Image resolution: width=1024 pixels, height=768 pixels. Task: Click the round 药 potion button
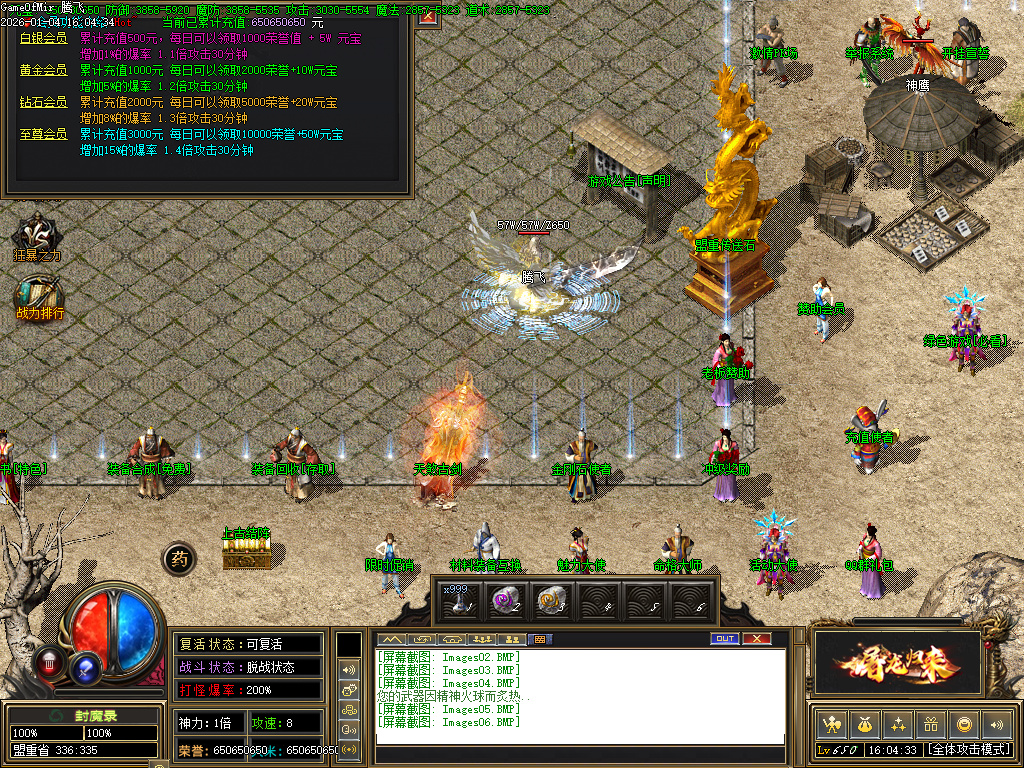tap(179, 558)
